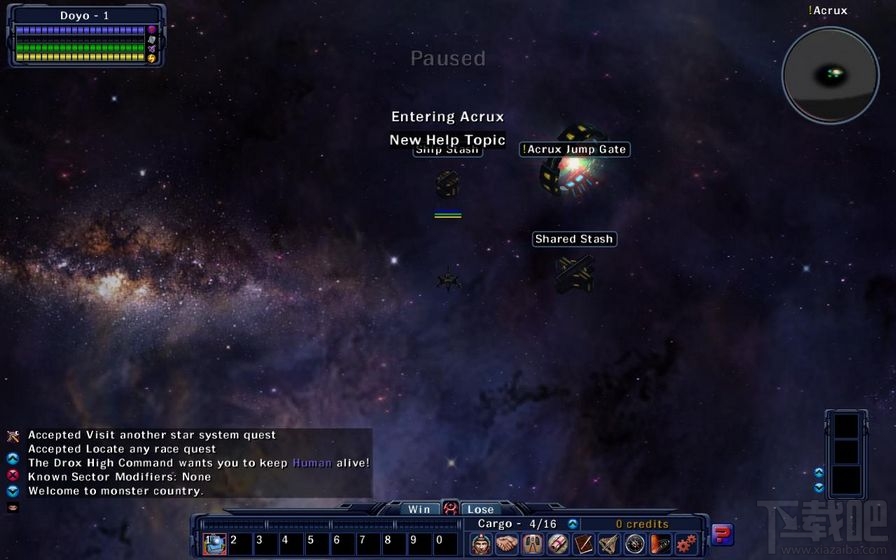Click the spaceship icon in the toolbar
This screenshot has width=896, height=560.
608,543
